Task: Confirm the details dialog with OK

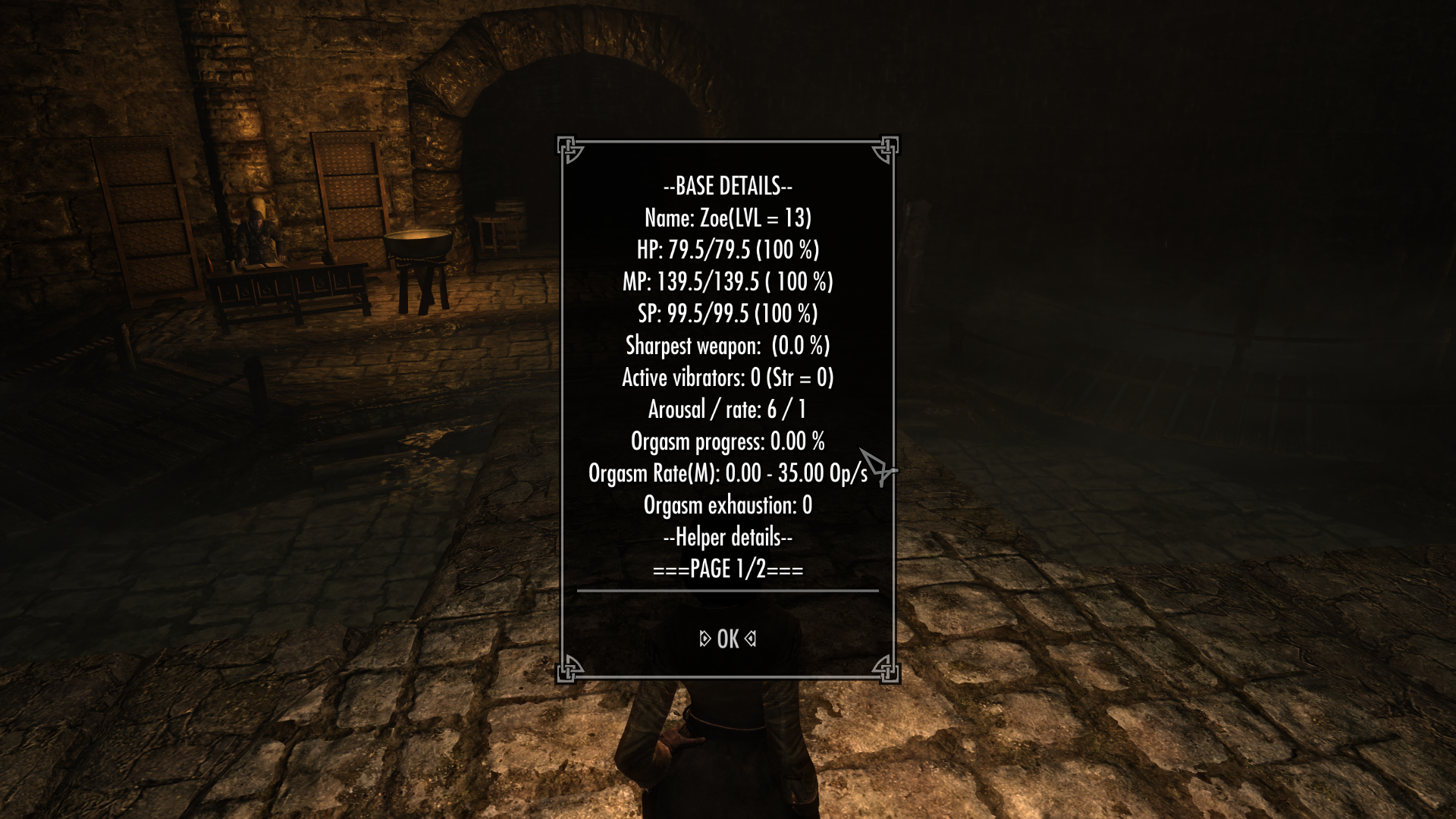Action: point(727,639)
